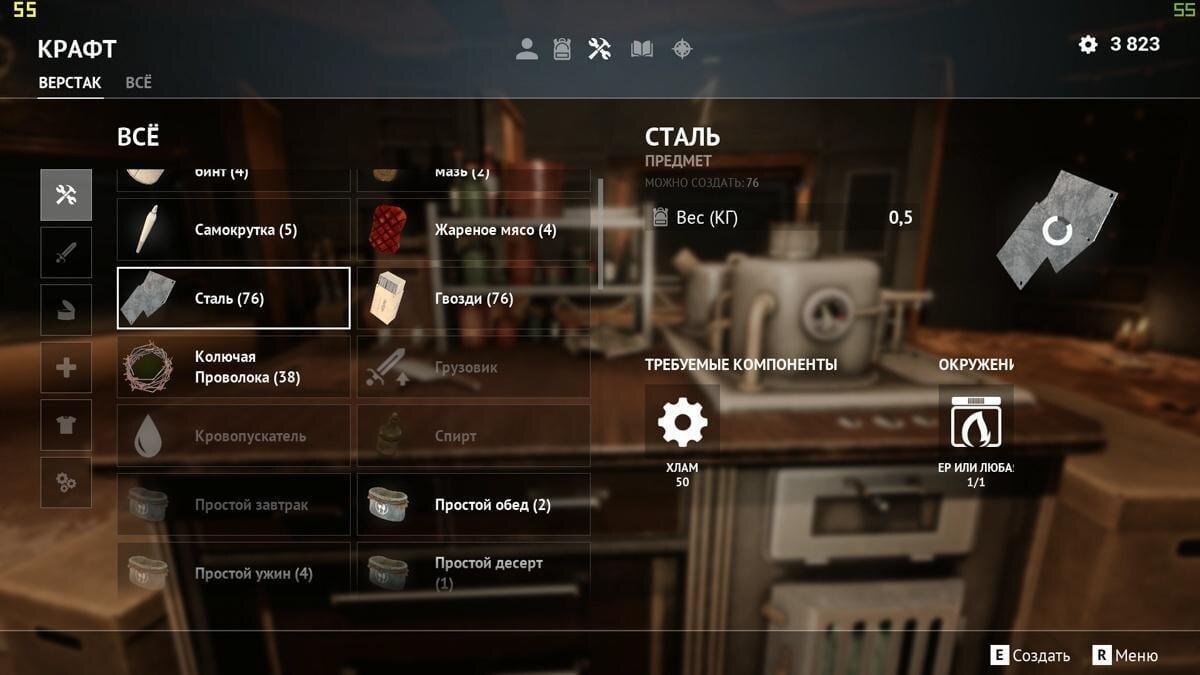Open the character profile icon
This screenshot has height=675, width=1200.
[x=527, y=48]
